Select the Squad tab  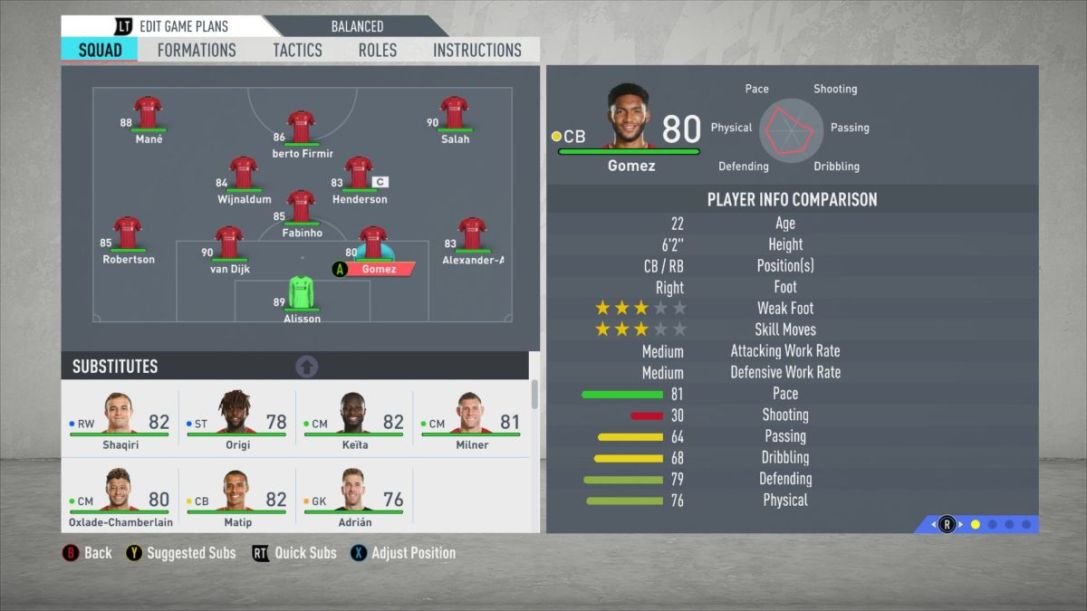click(x=100, y=50)
